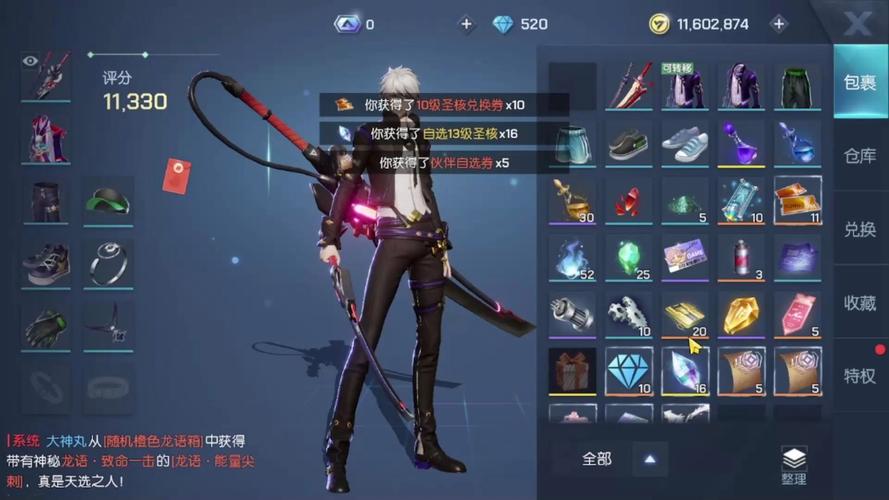Sort items with the 整理 button
Screen dimensions: 889x500
coord(794,465)
